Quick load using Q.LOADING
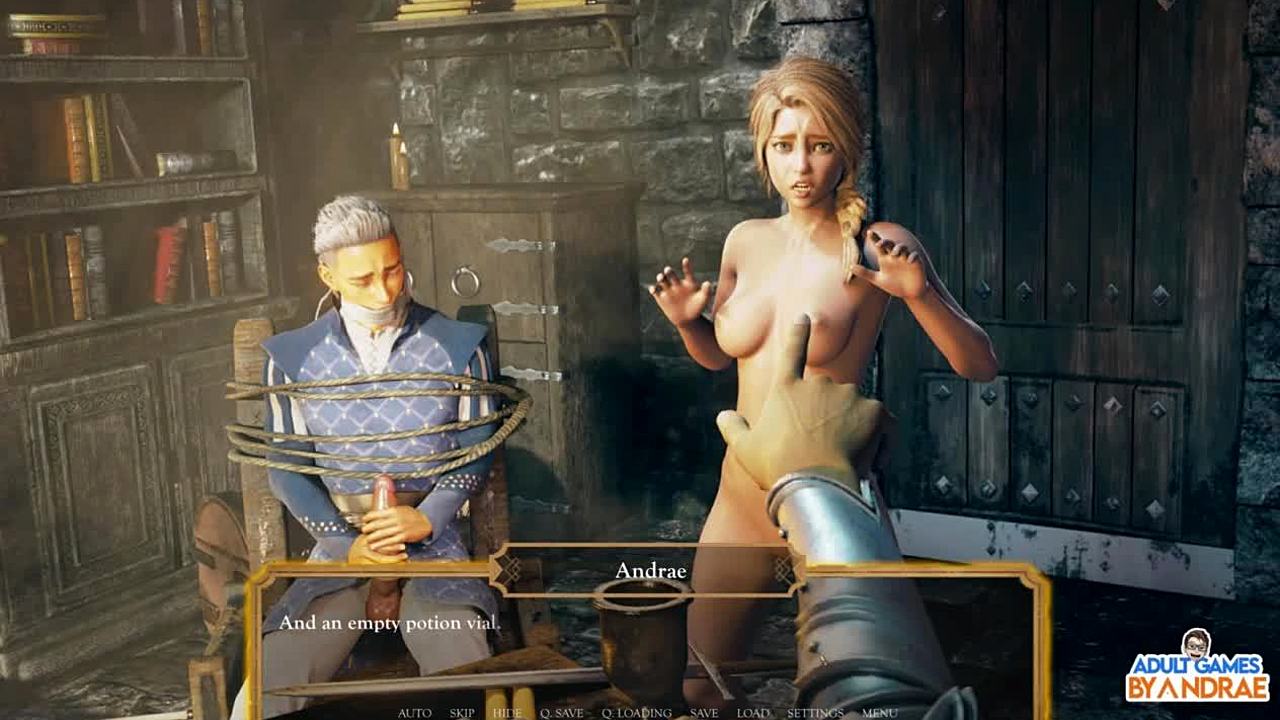The width and height of the screenshot is (1280, 720). click(x=636, y=713)
